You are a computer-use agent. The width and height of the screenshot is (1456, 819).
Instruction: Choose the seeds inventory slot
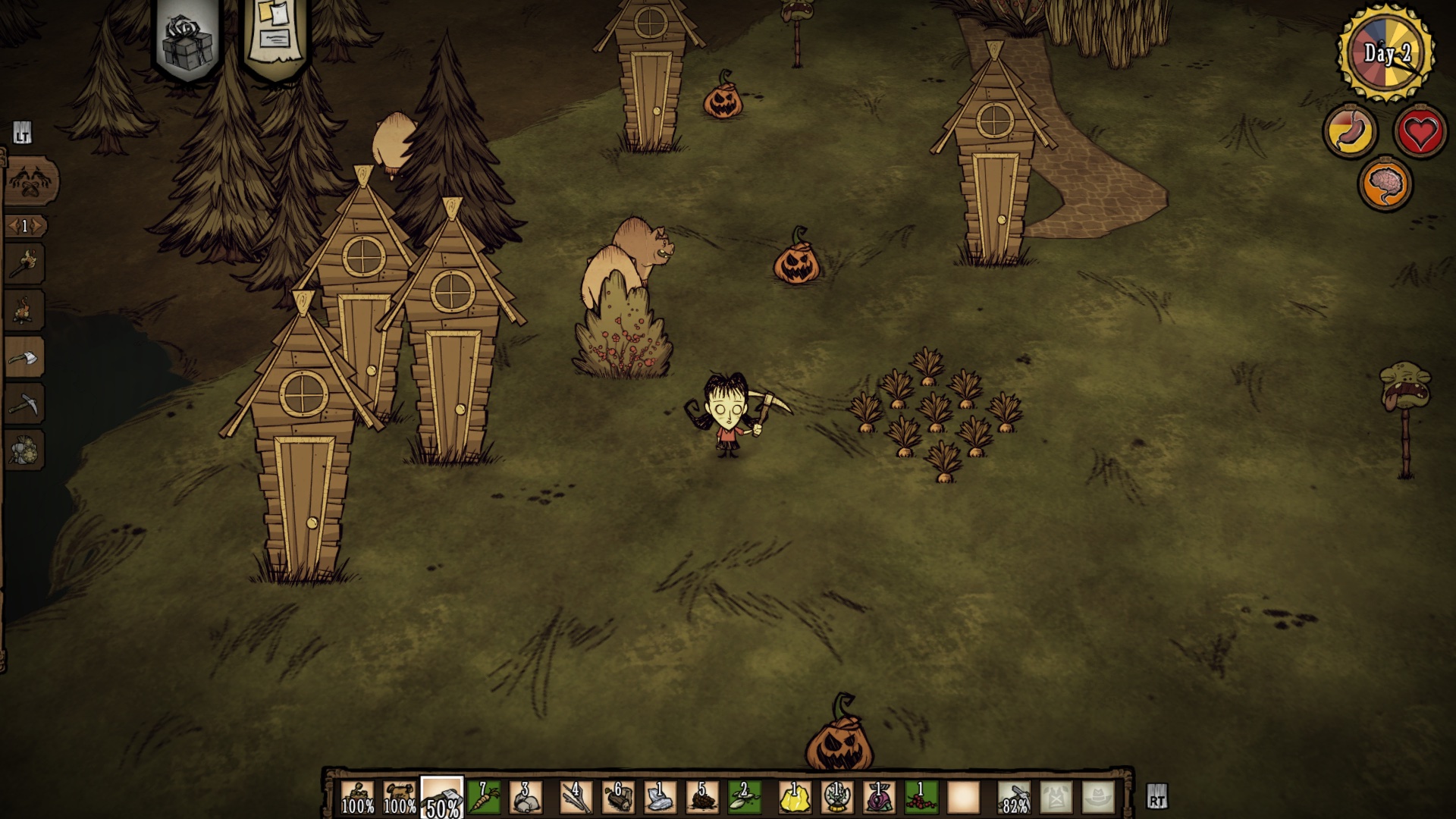pos(744,798)
